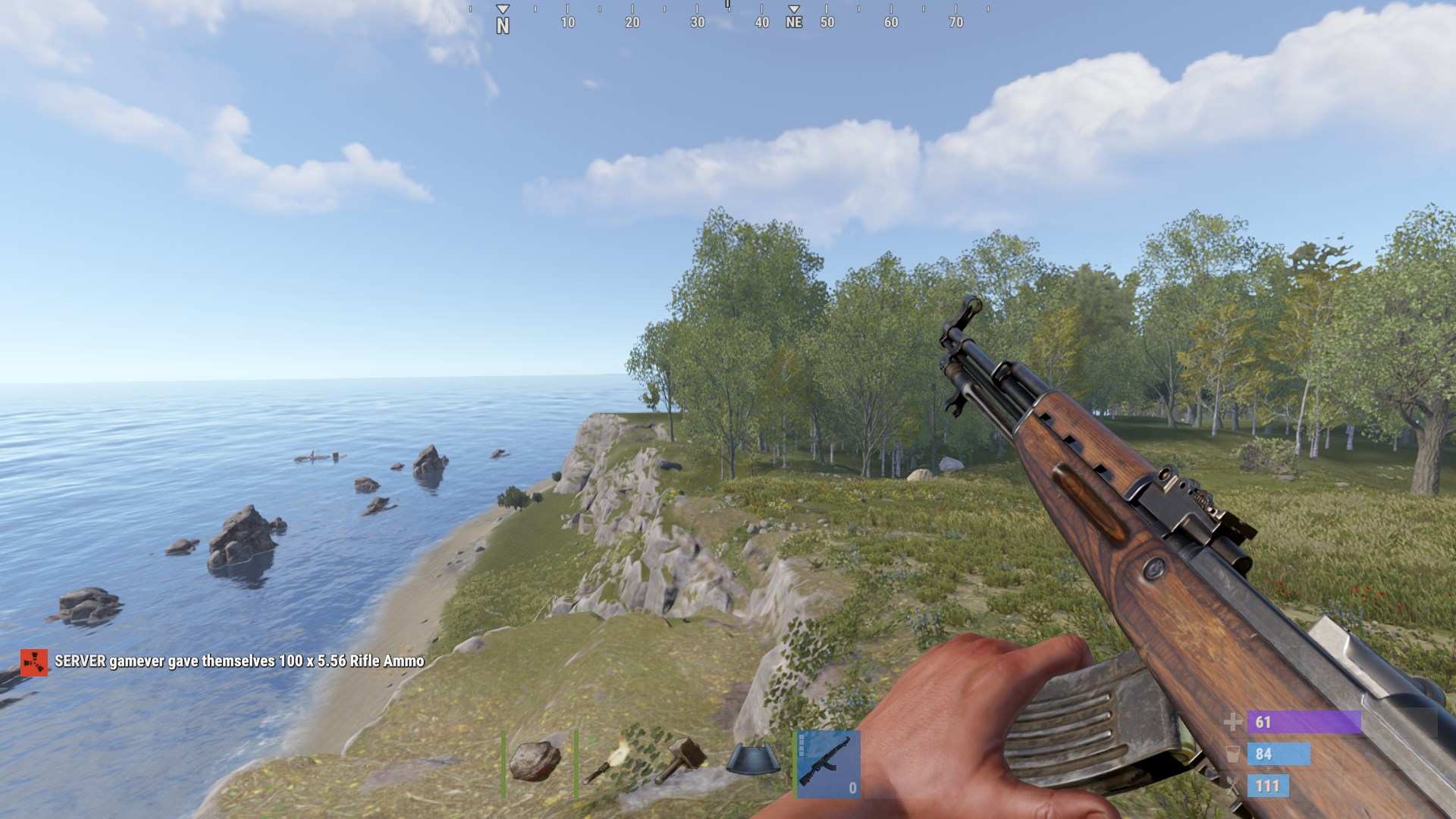Select the rock in the hotbar

pyautogui.click(x=535, y=761)
